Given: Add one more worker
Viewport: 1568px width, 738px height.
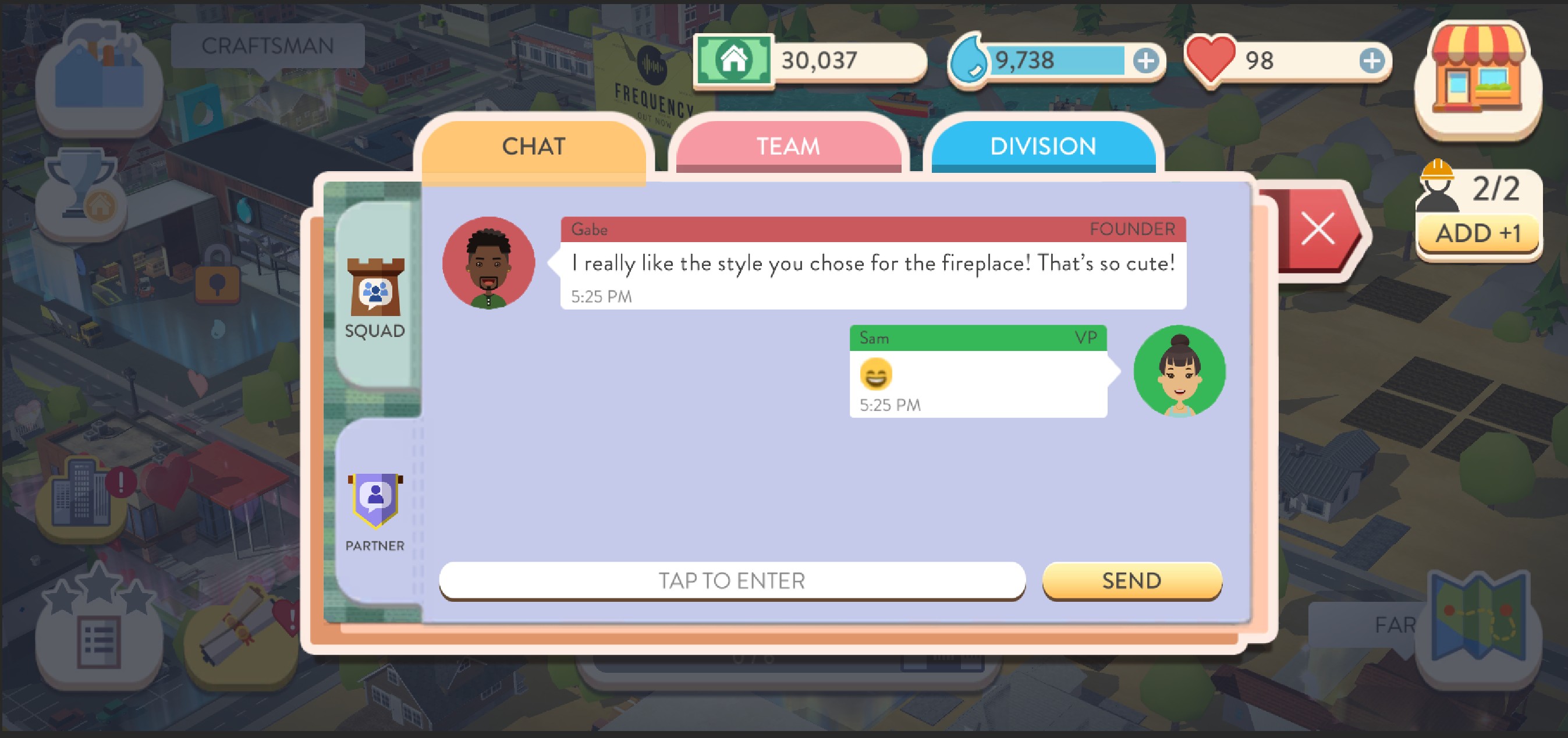Looking at the screenshot, I should [1478, 233].
